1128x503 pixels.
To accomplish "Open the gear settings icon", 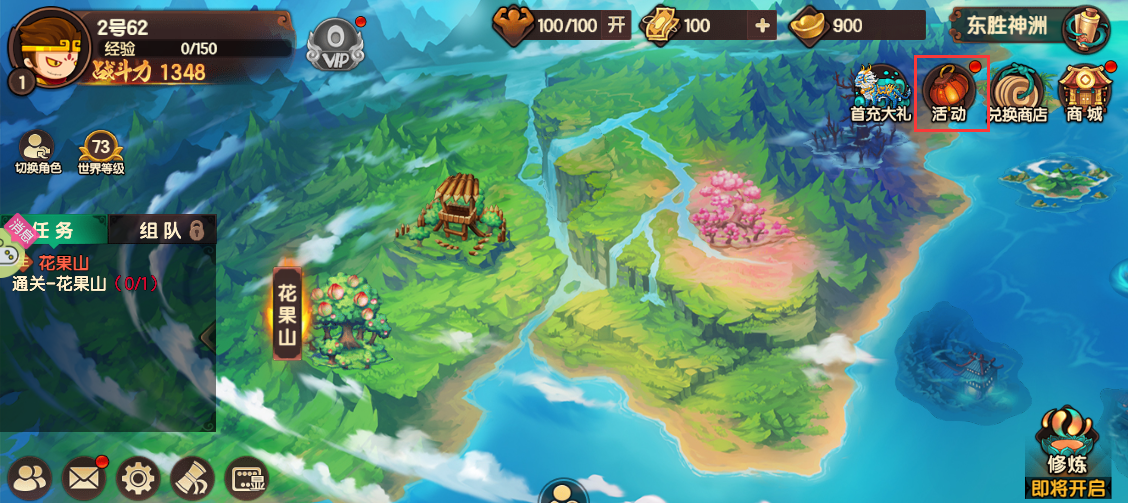I will coord(138,478).
